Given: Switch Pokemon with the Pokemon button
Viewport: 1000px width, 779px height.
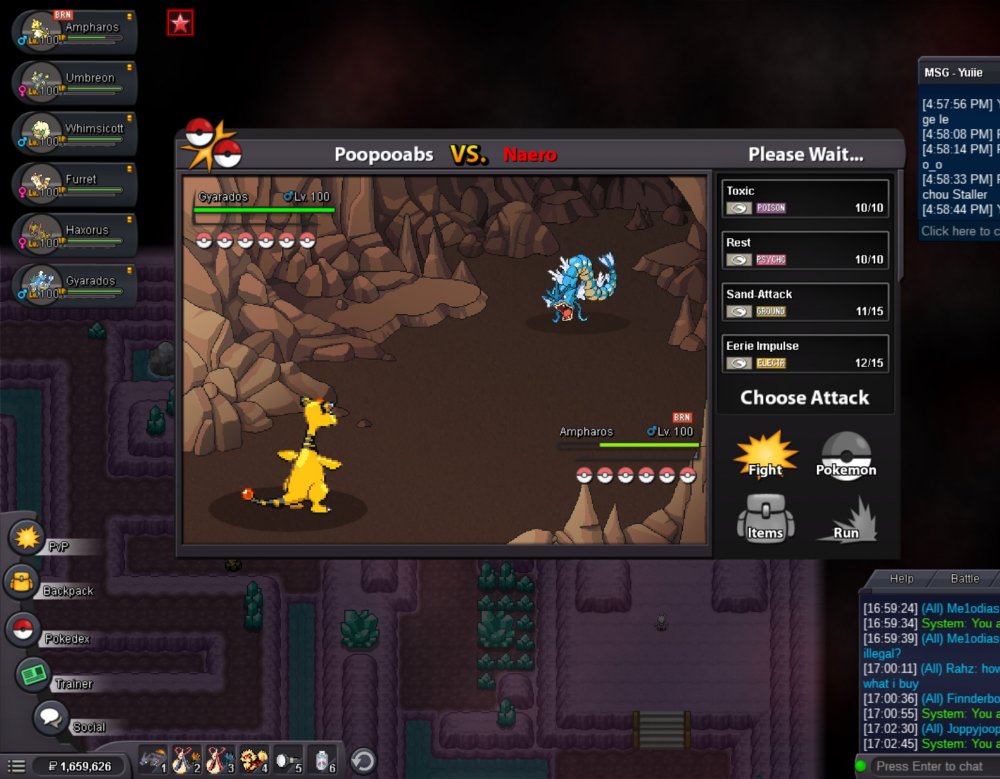Looking at the screenshot, I should click(x=846, y=456).
